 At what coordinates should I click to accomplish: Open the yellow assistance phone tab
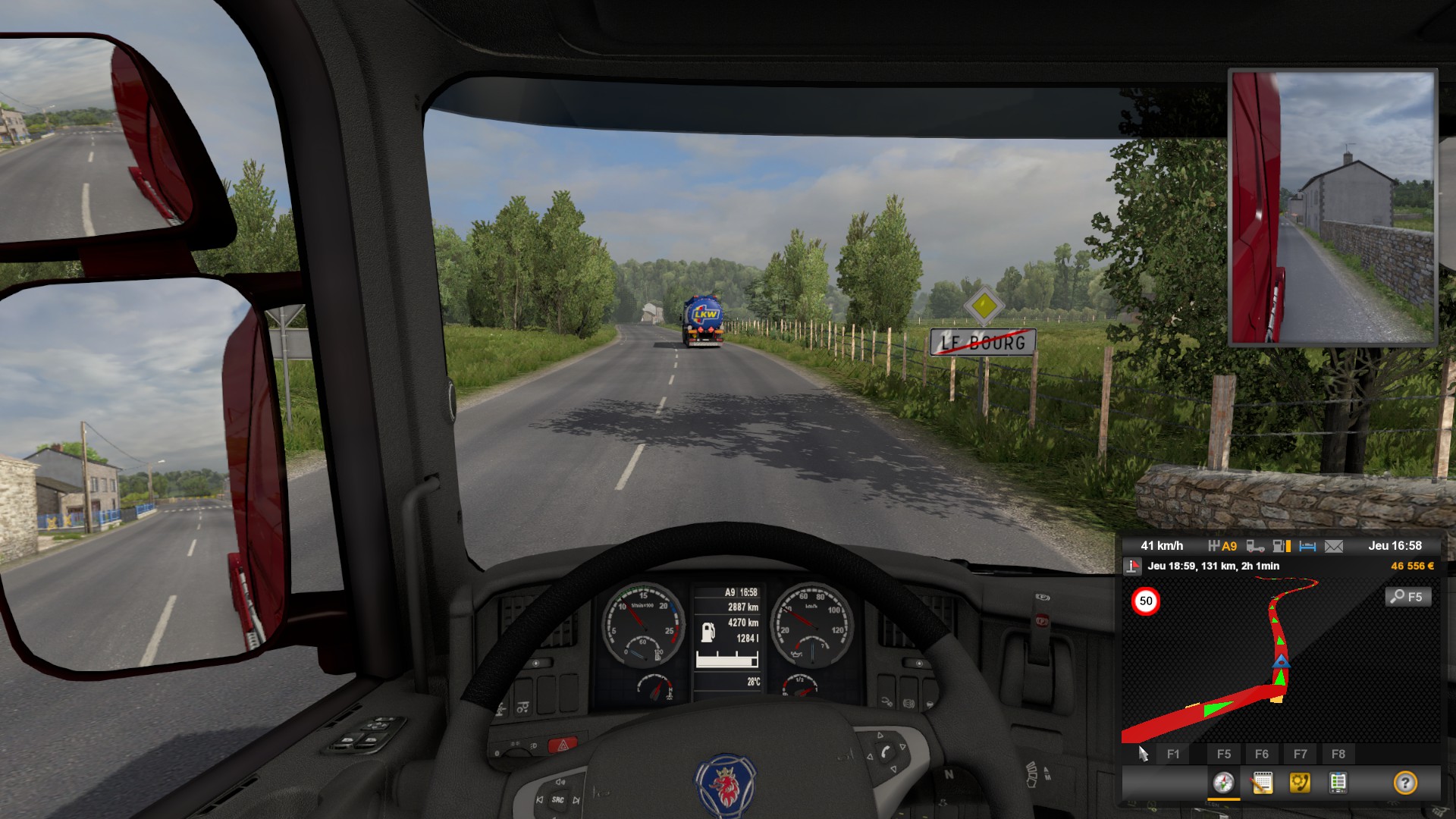pos(1300,783)
